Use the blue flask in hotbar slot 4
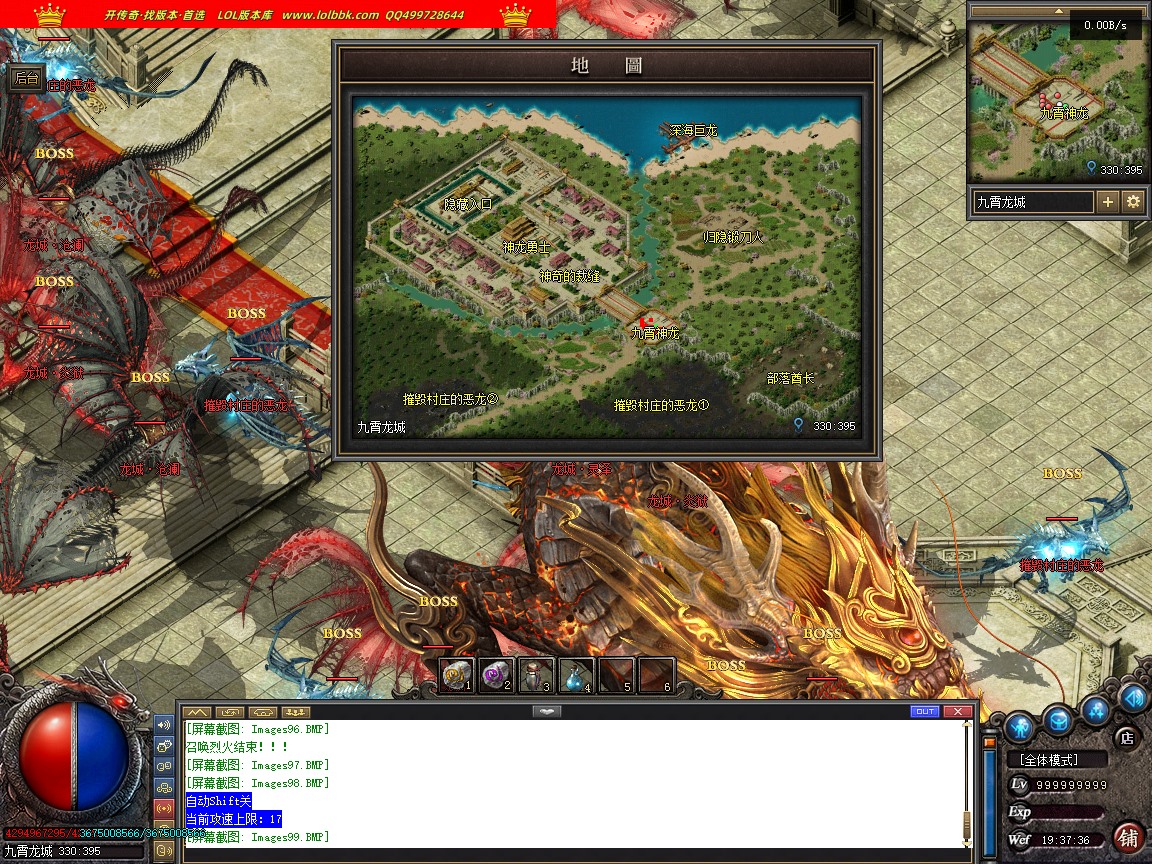This screenshot has width=1152, height=864. 576,676
